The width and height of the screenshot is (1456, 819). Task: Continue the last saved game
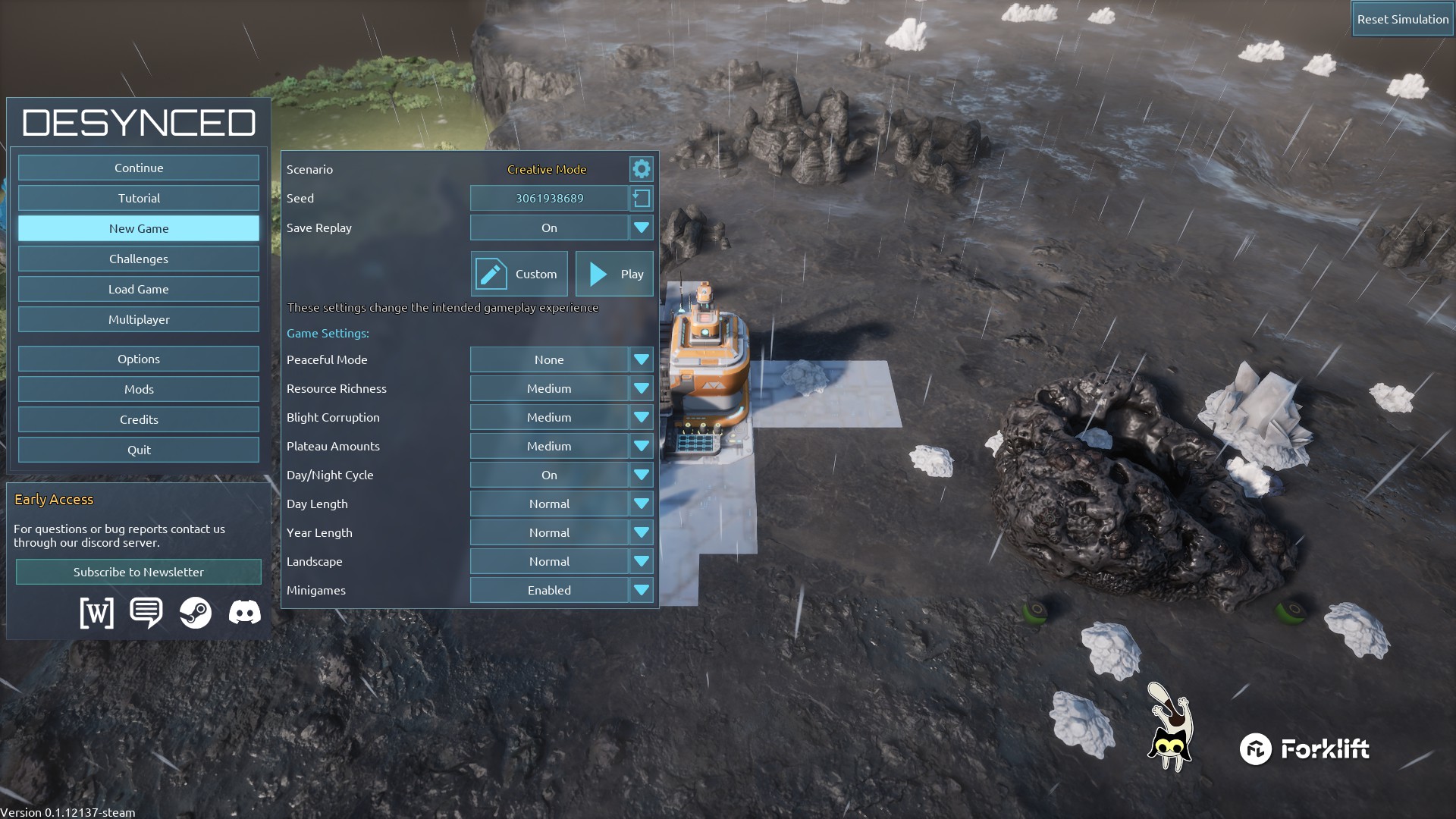139,168
